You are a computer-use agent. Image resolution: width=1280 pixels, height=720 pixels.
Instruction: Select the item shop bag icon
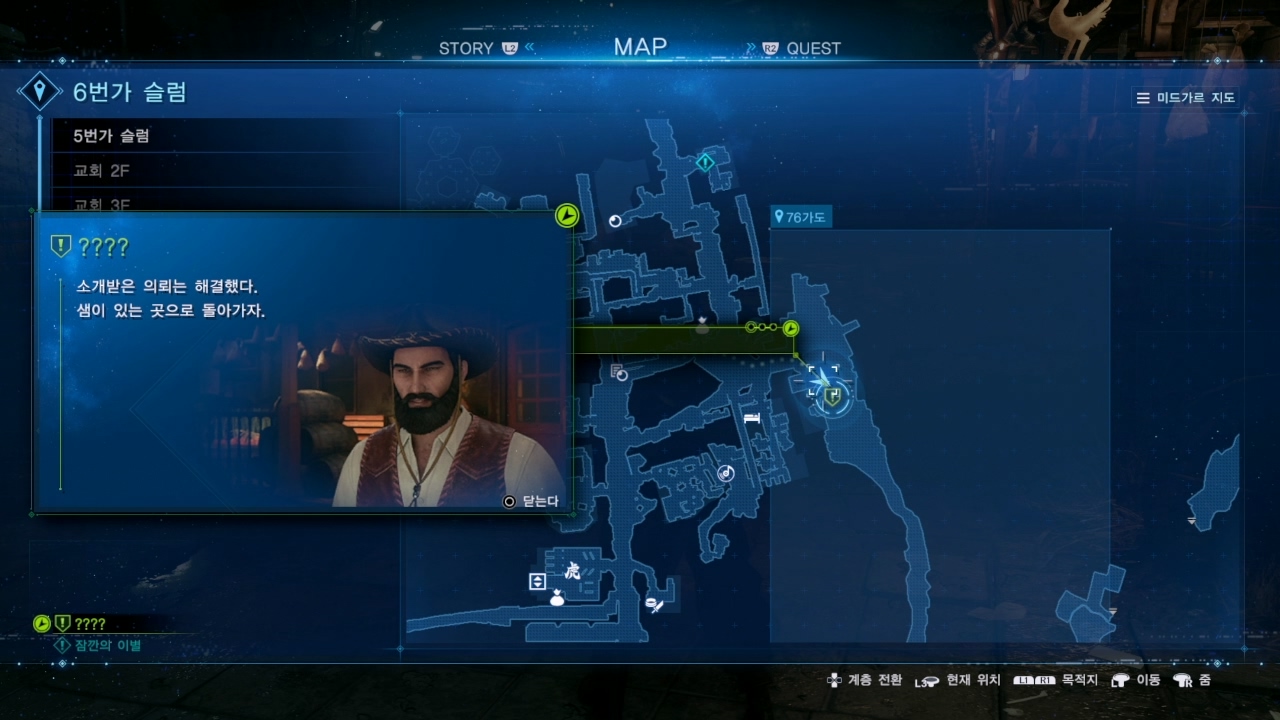pos(557,599)
